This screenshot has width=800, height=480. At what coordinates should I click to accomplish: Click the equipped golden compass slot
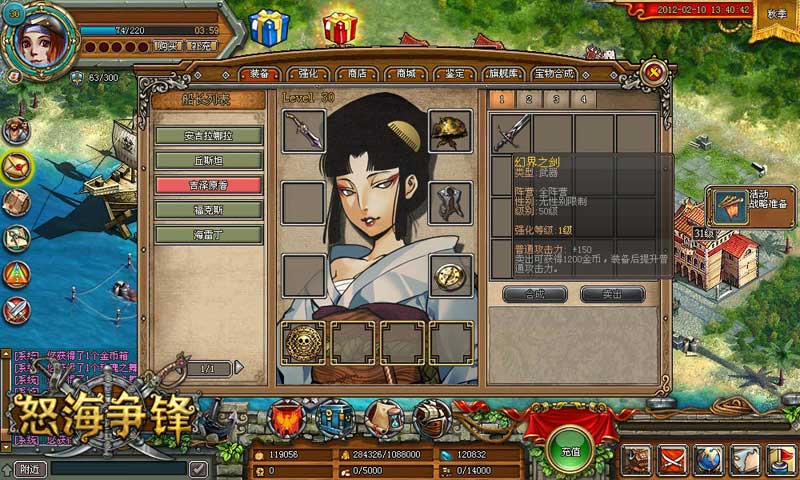click(450, 273)
